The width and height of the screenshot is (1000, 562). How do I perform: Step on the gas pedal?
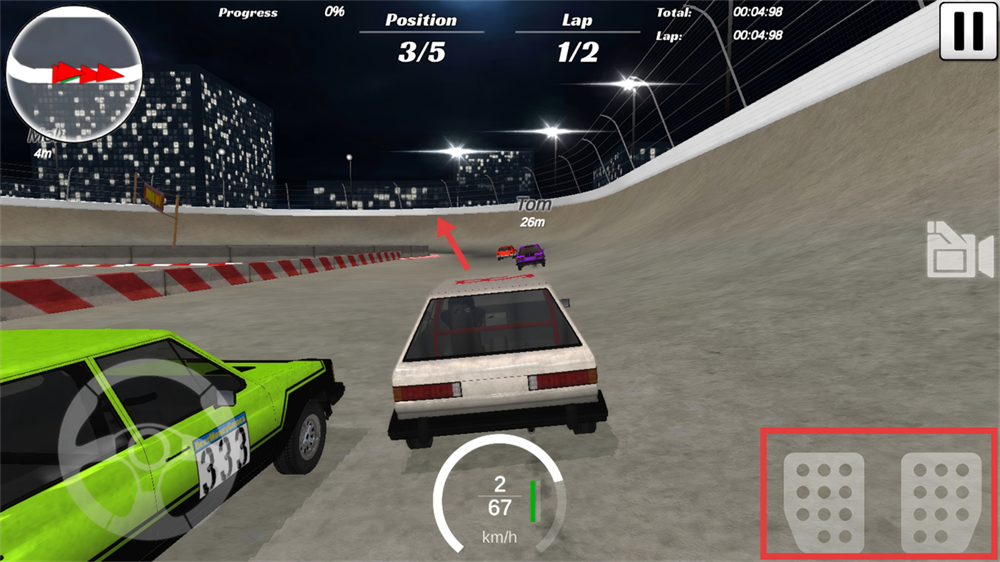coord(939,502)
